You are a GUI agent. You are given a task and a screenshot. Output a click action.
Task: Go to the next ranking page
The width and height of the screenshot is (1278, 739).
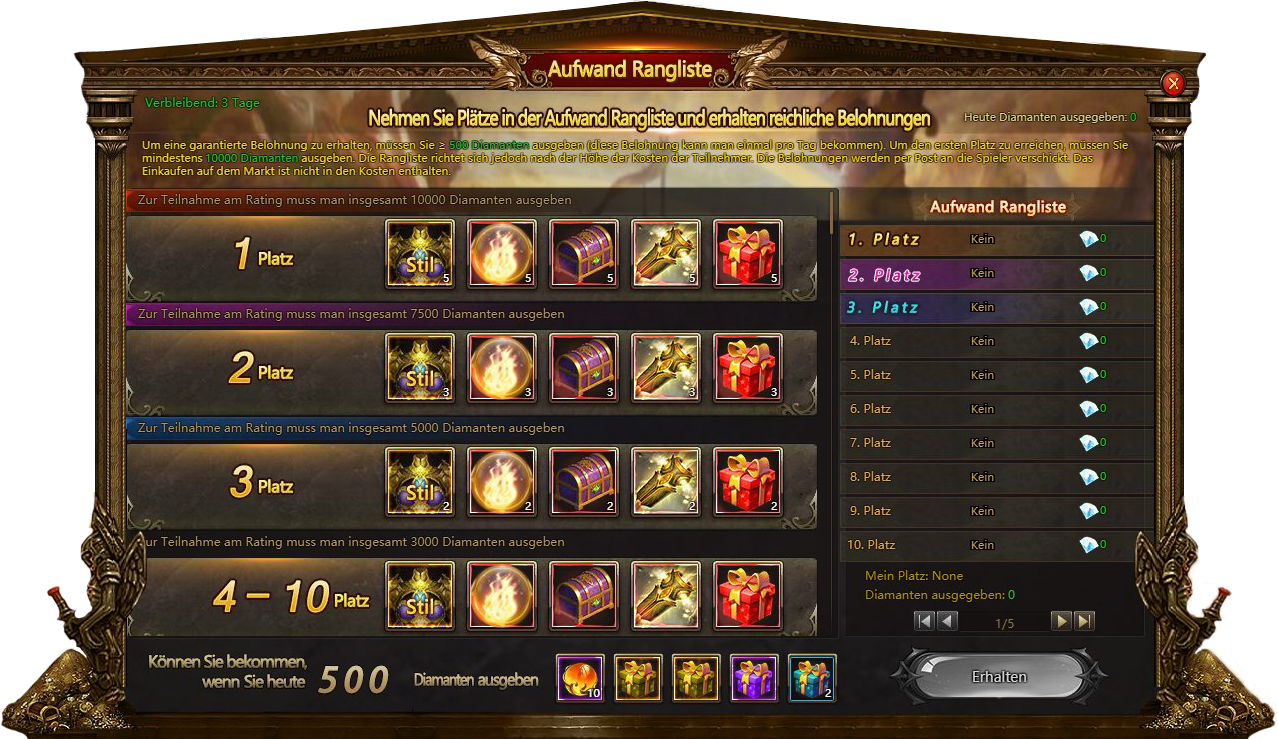point(1061,621)
